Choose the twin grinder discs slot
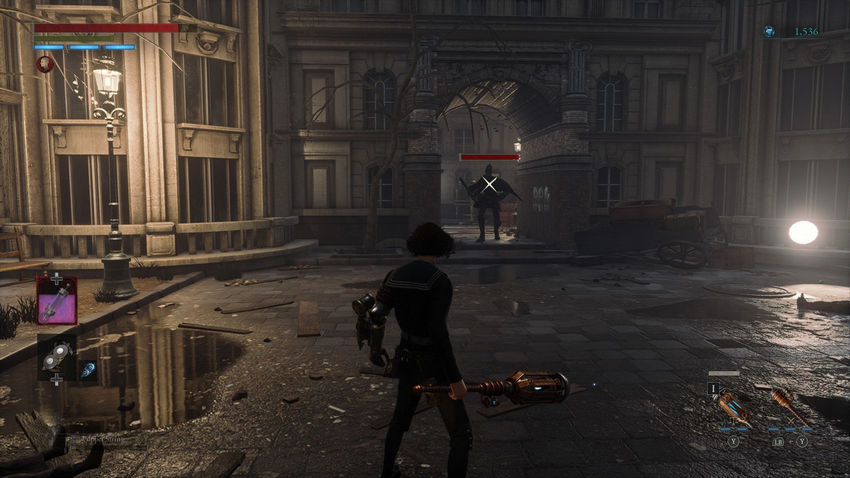 (x=56, y=357)
